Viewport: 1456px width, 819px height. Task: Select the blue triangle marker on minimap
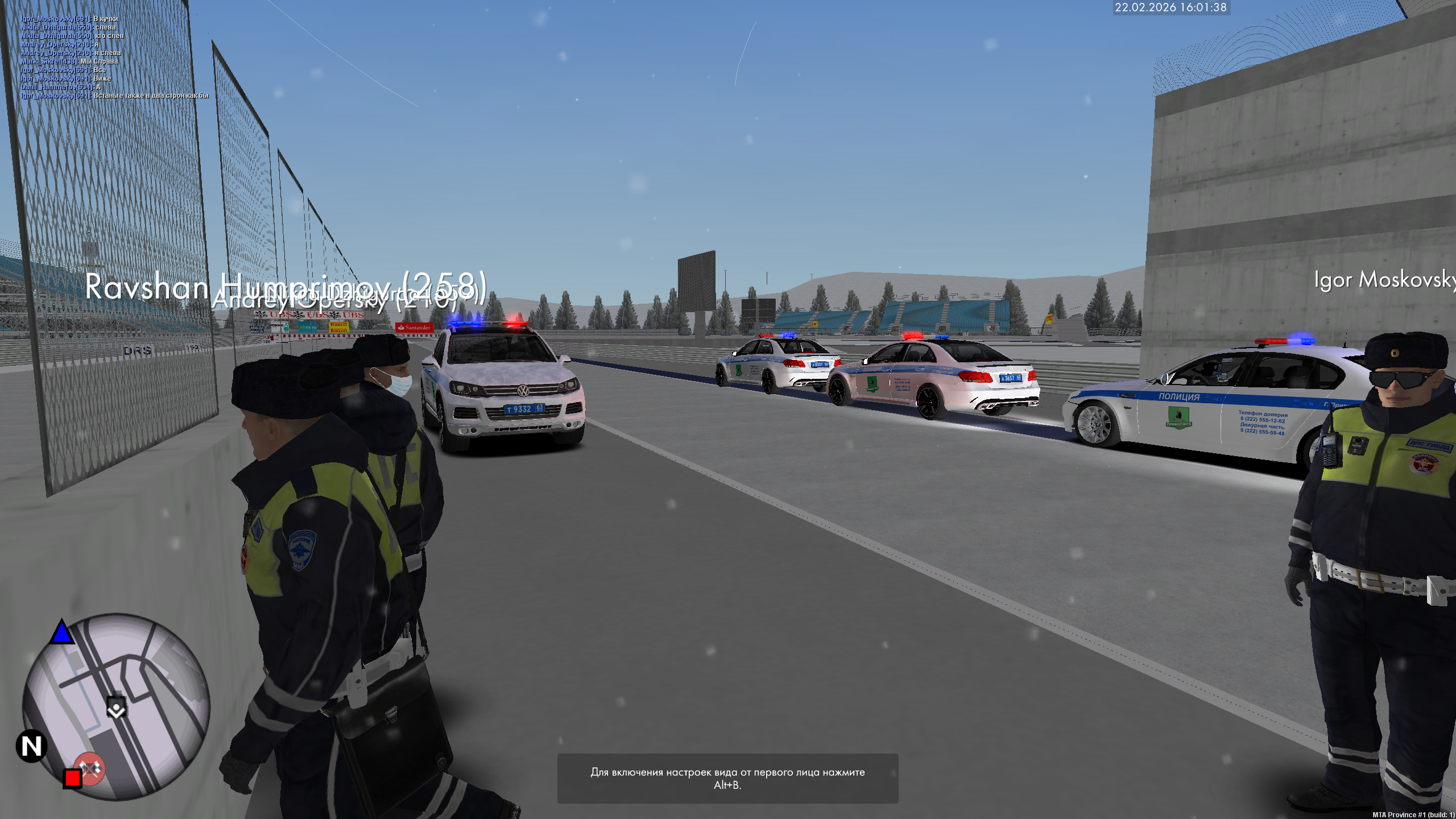[61, 632]
